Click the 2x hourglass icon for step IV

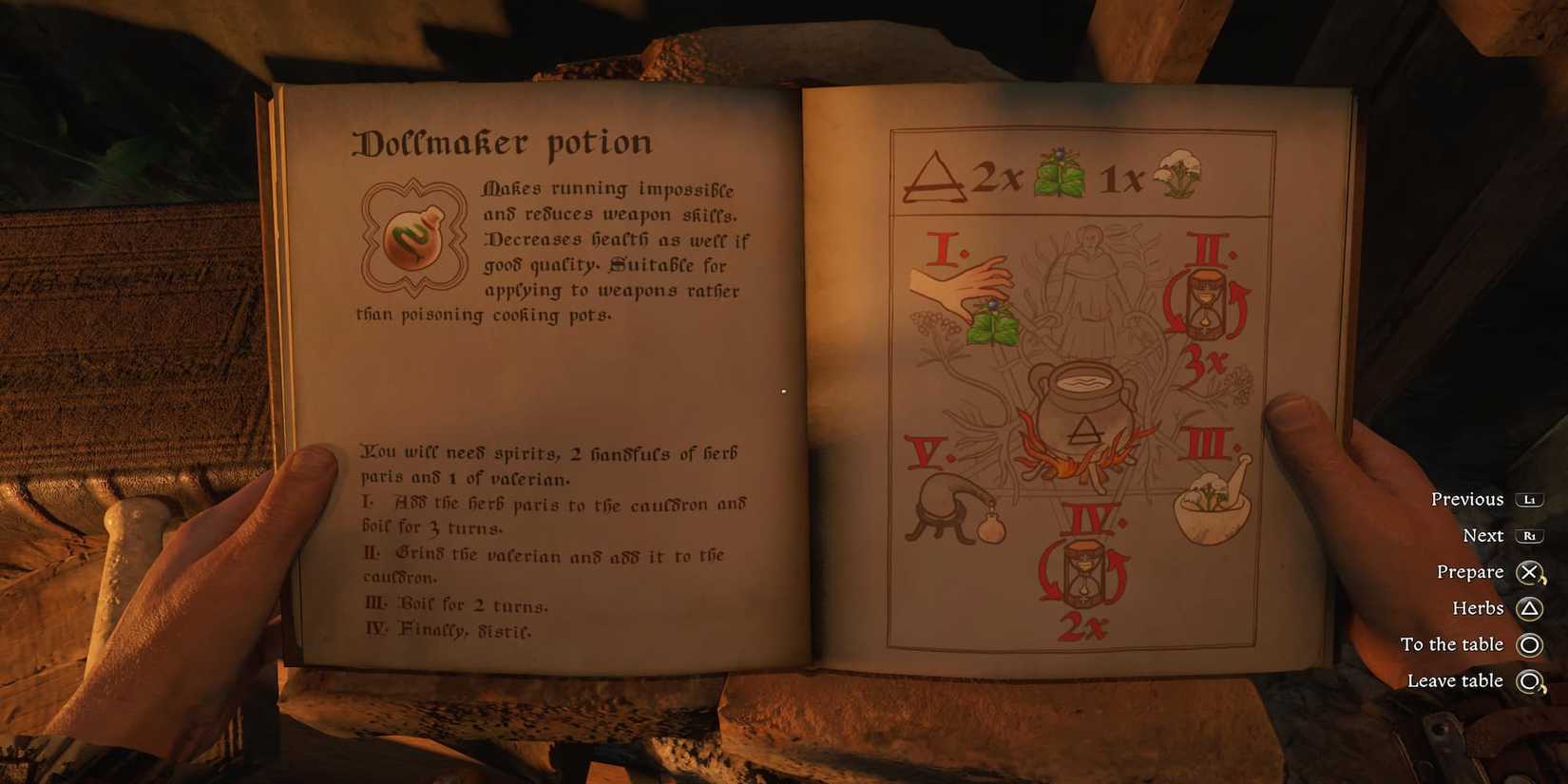(x=1086, y=570)
